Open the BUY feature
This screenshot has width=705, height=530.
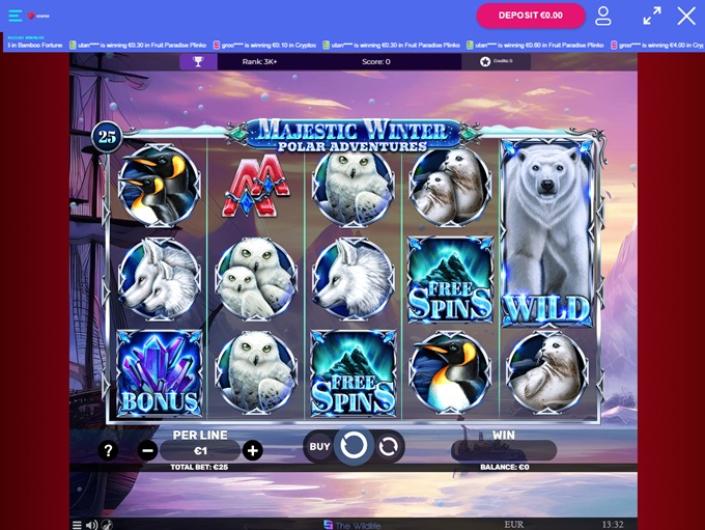(319, 446)
